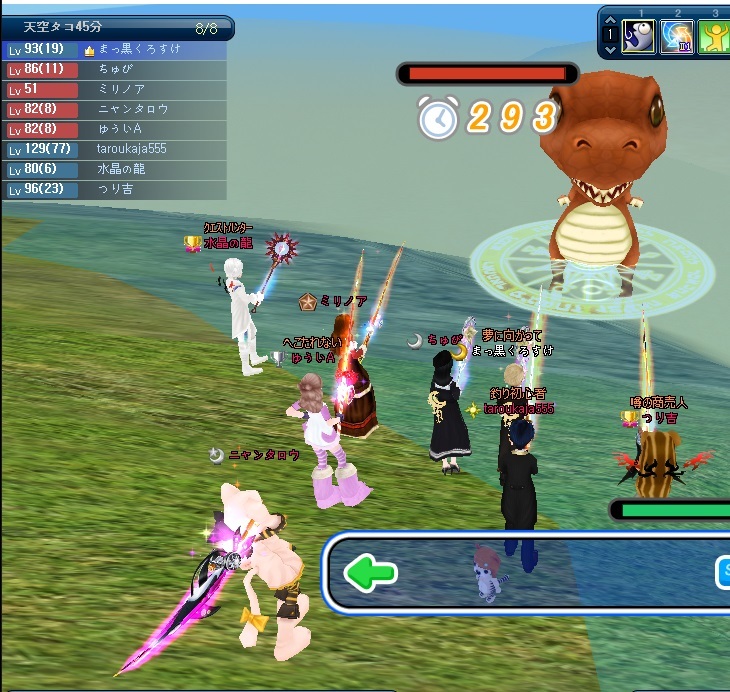Activate the fishing hook skill in slot 1
The width and height of the screenshot is (730, 692).
(638, 36)
